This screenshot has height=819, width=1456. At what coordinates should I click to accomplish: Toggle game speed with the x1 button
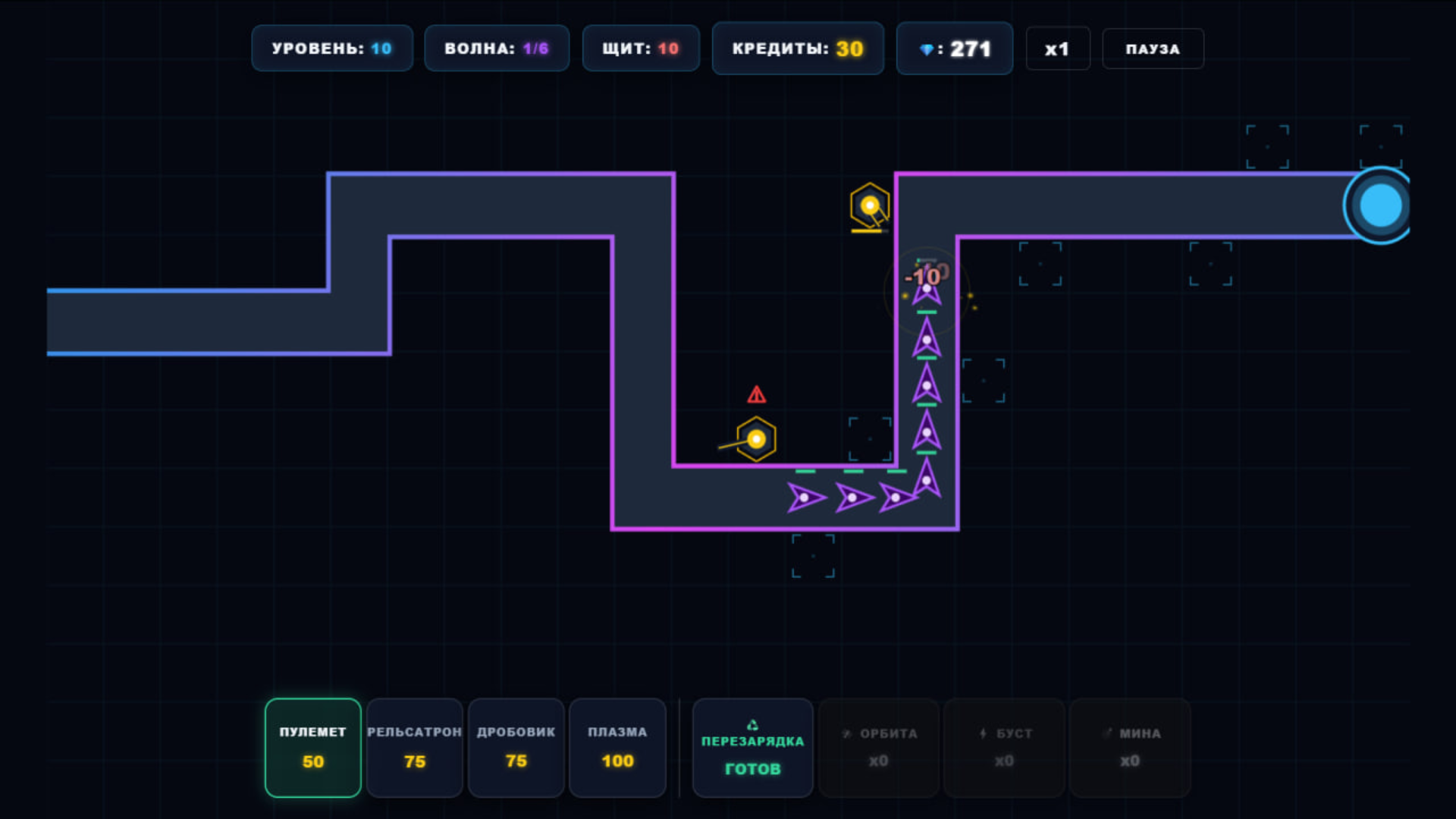pos(1058,48)
